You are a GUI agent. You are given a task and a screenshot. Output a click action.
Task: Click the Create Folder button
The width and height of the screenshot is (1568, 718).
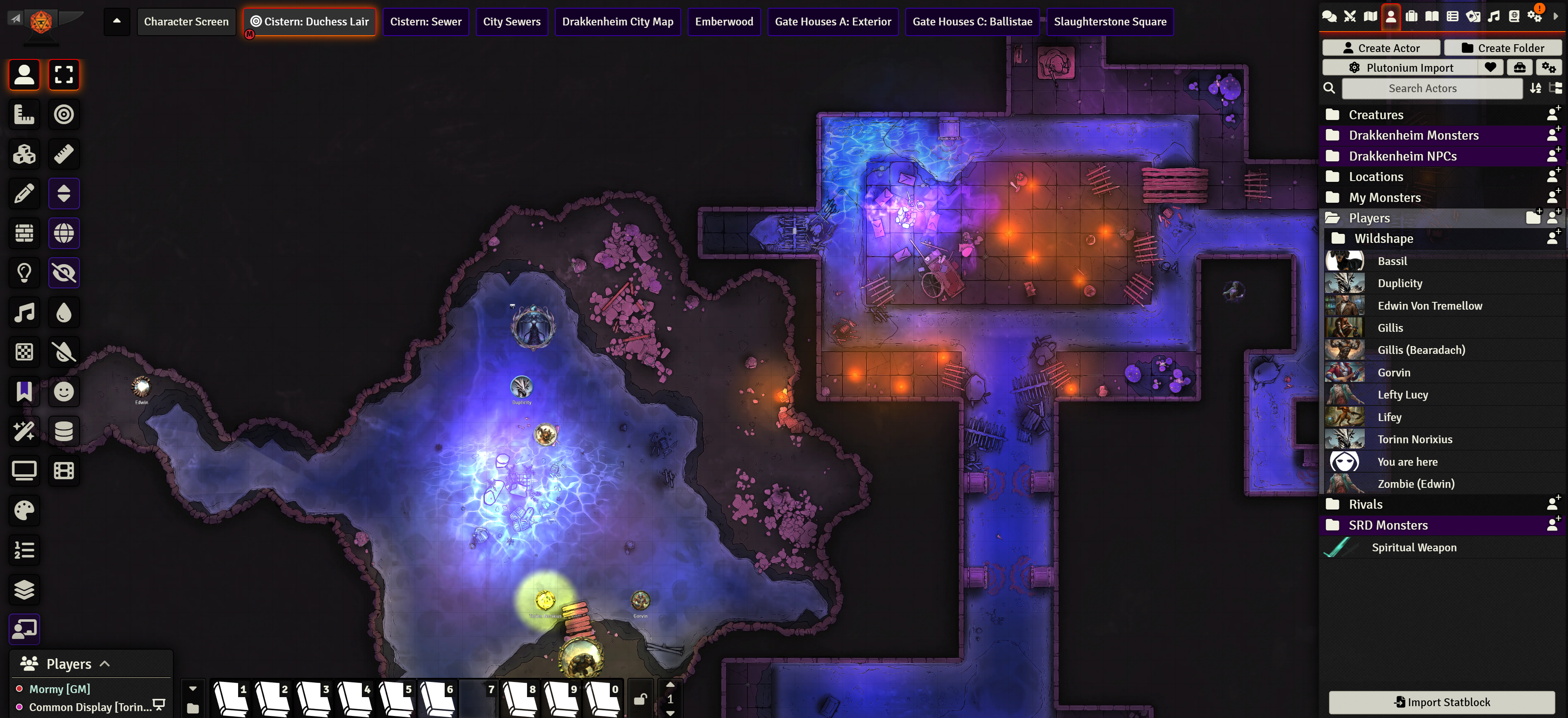point(1502,48)
